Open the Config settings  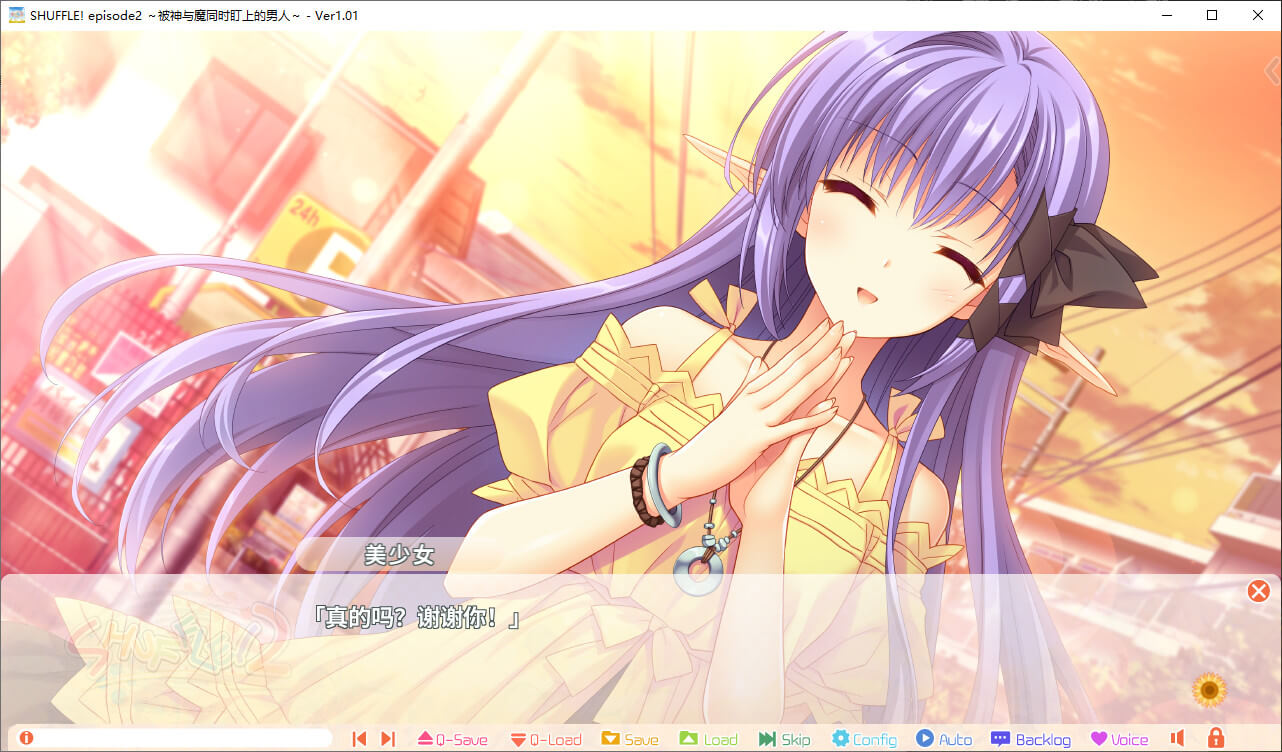click(x=864, y=739)
